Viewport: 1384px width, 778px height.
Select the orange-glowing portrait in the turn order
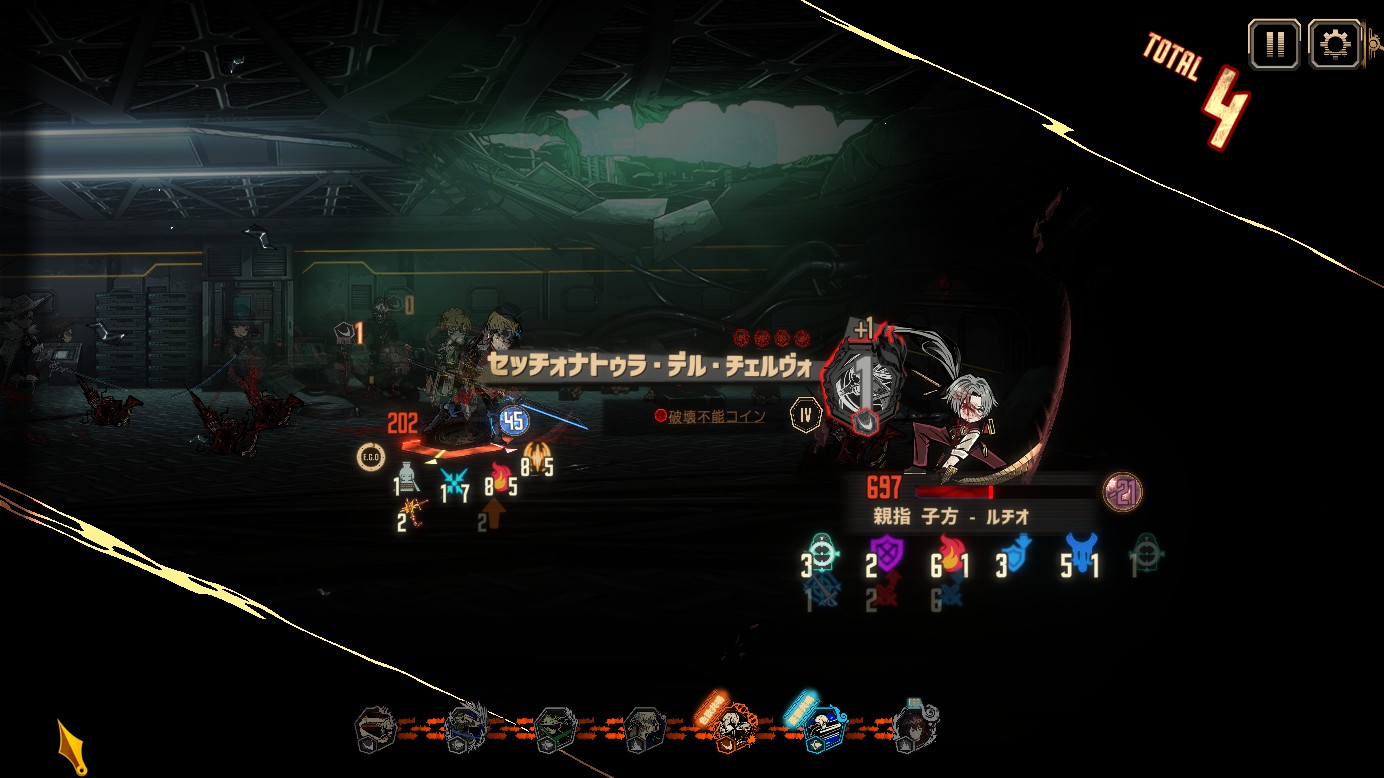[735, 729]
